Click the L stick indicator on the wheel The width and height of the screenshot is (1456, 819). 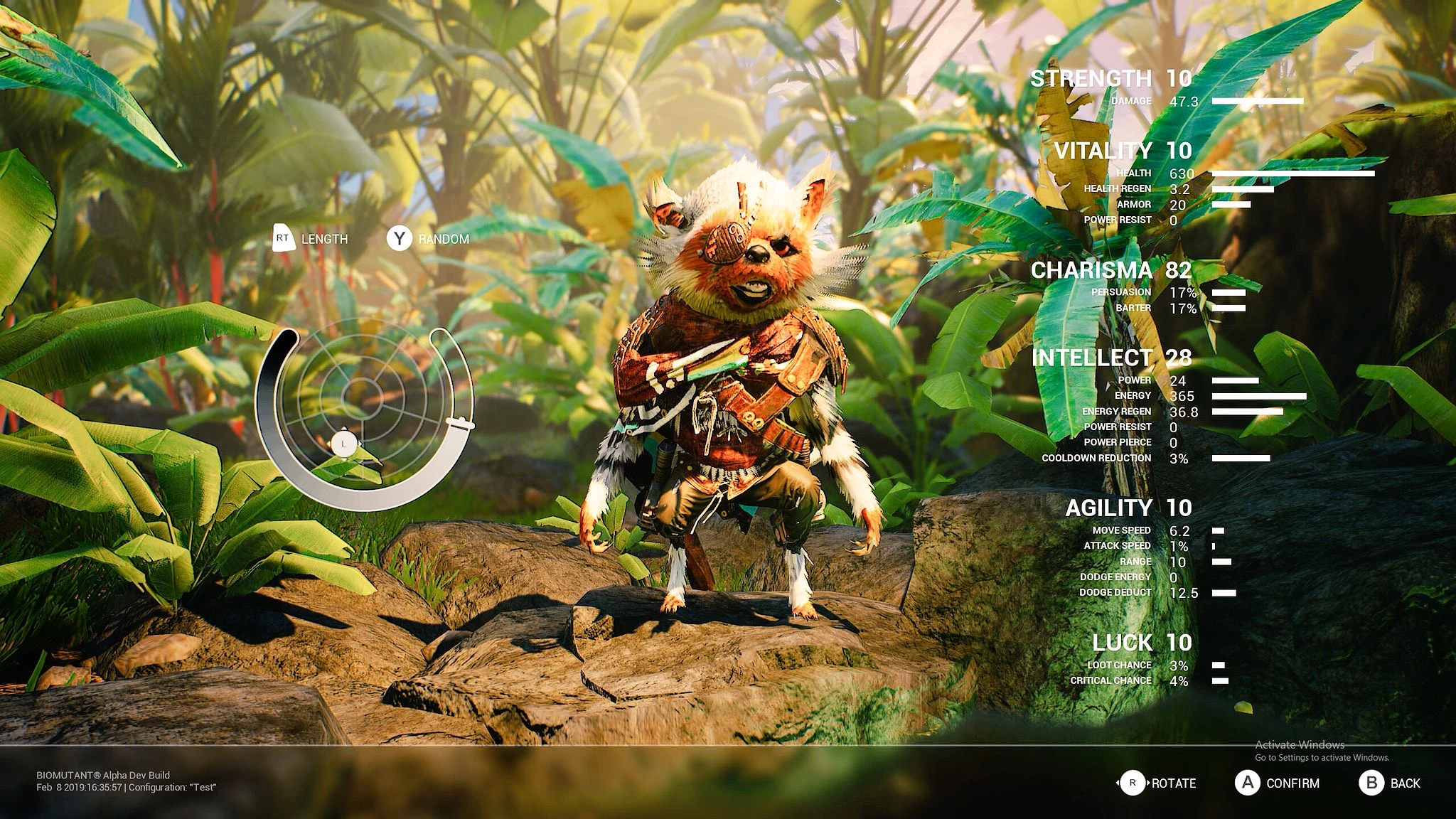click(x=344, y=443)
